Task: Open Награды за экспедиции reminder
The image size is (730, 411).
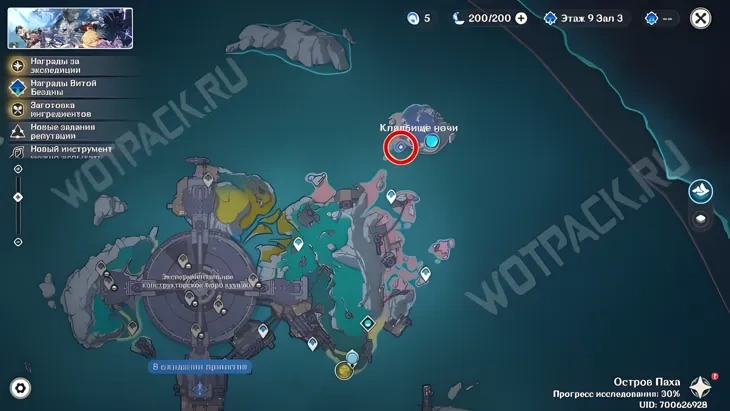Action: pyautogui.click(x=61, y=66)
